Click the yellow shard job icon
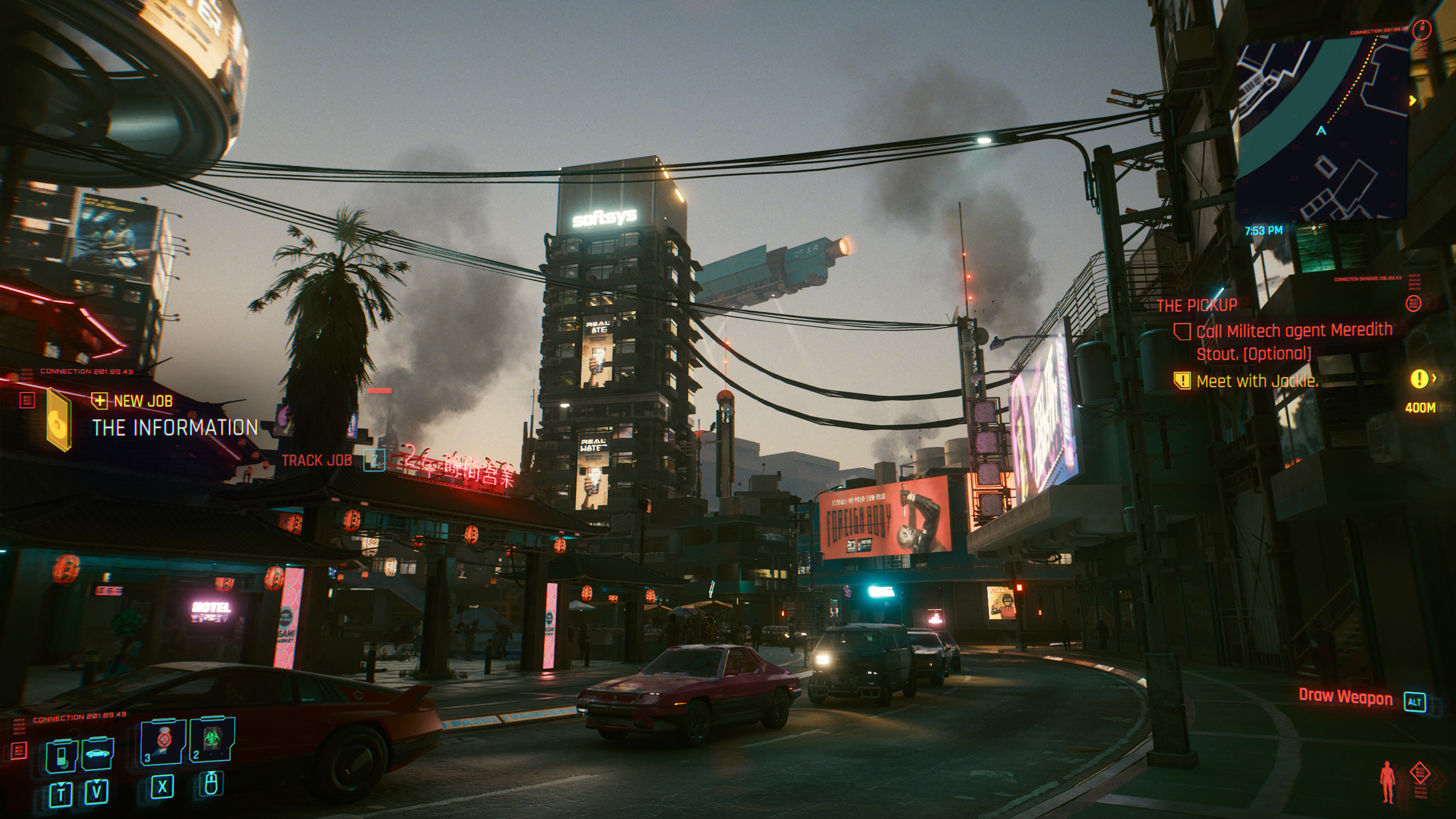This screenshot has height=819, width=1456. pos(59,420)
